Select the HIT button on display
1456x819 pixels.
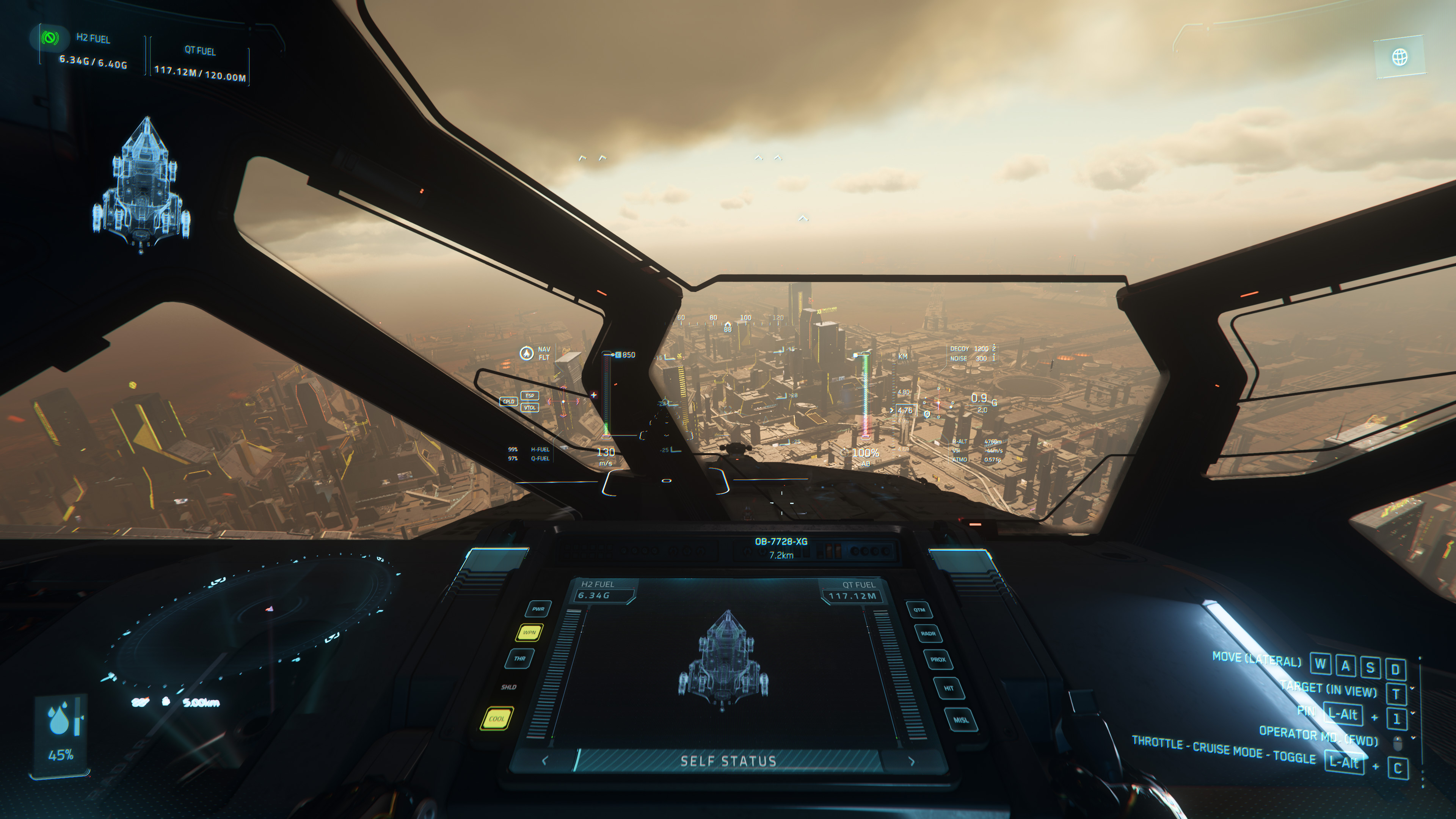[x=948, y=689]
